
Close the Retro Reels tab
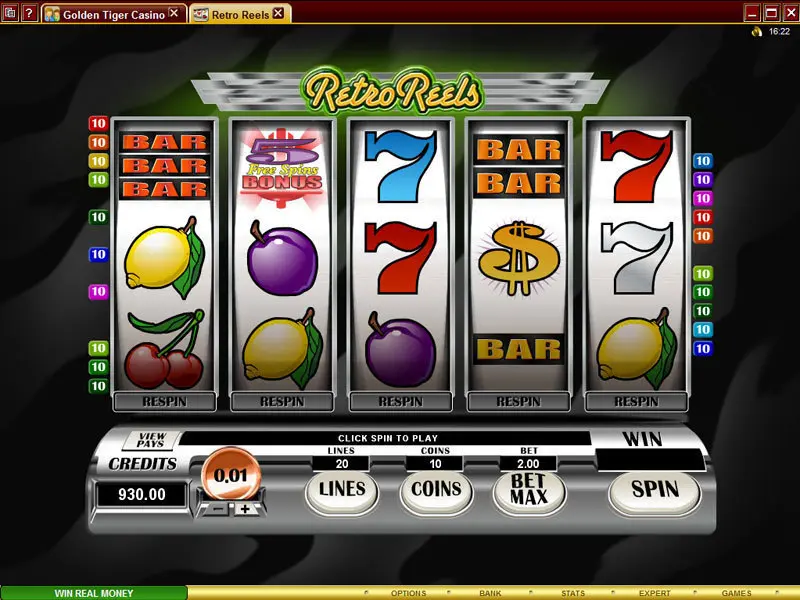click(x=278, y=14)
